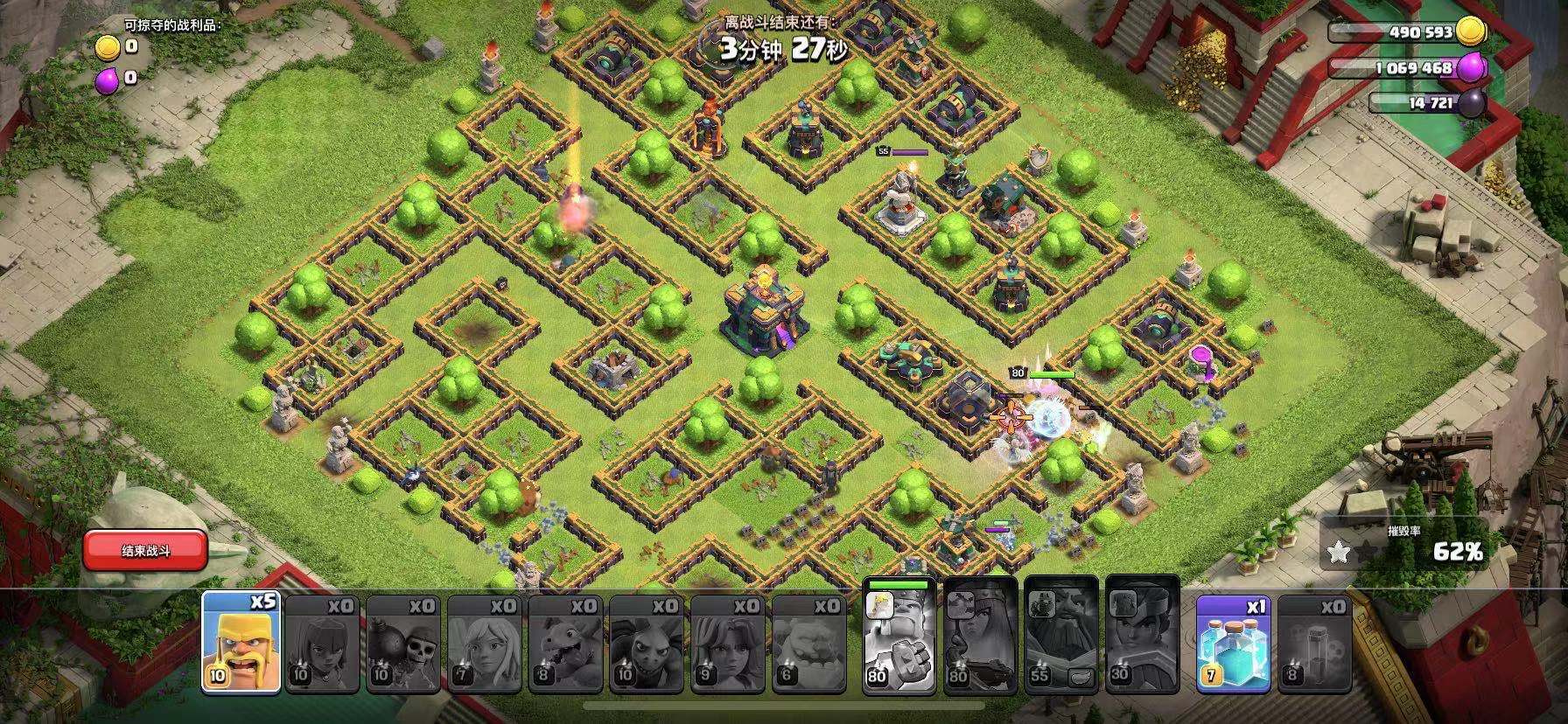Select the Minion troop slot
The image size is (1568, 724).
click(647, 644)
